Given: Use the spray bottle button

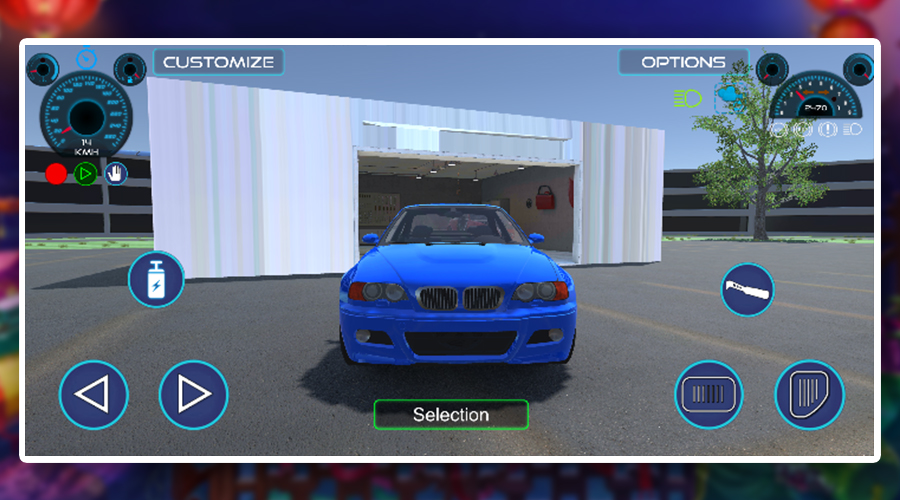Looking at the screenshot, I should (x=156, y=279).
